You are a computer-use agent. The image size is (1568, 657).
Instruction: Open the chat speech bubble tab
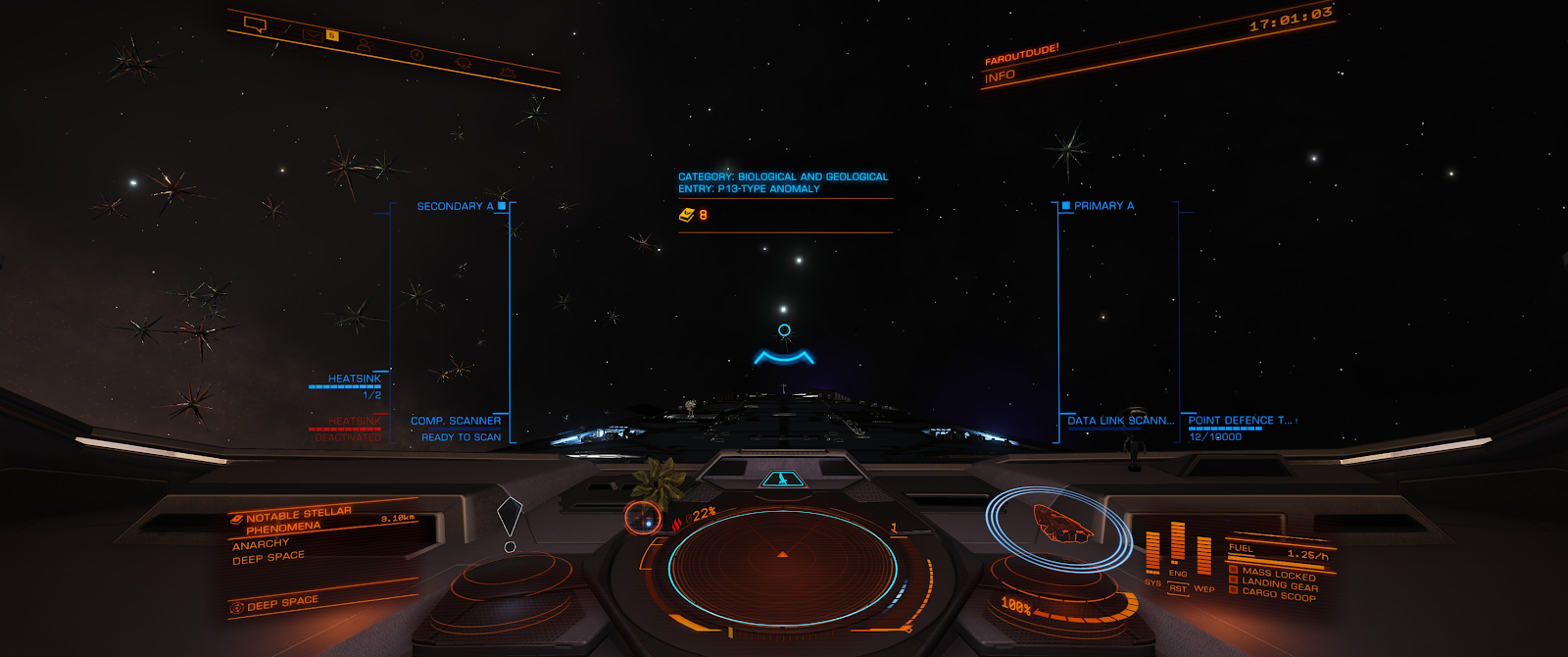(x=255, y=25)
